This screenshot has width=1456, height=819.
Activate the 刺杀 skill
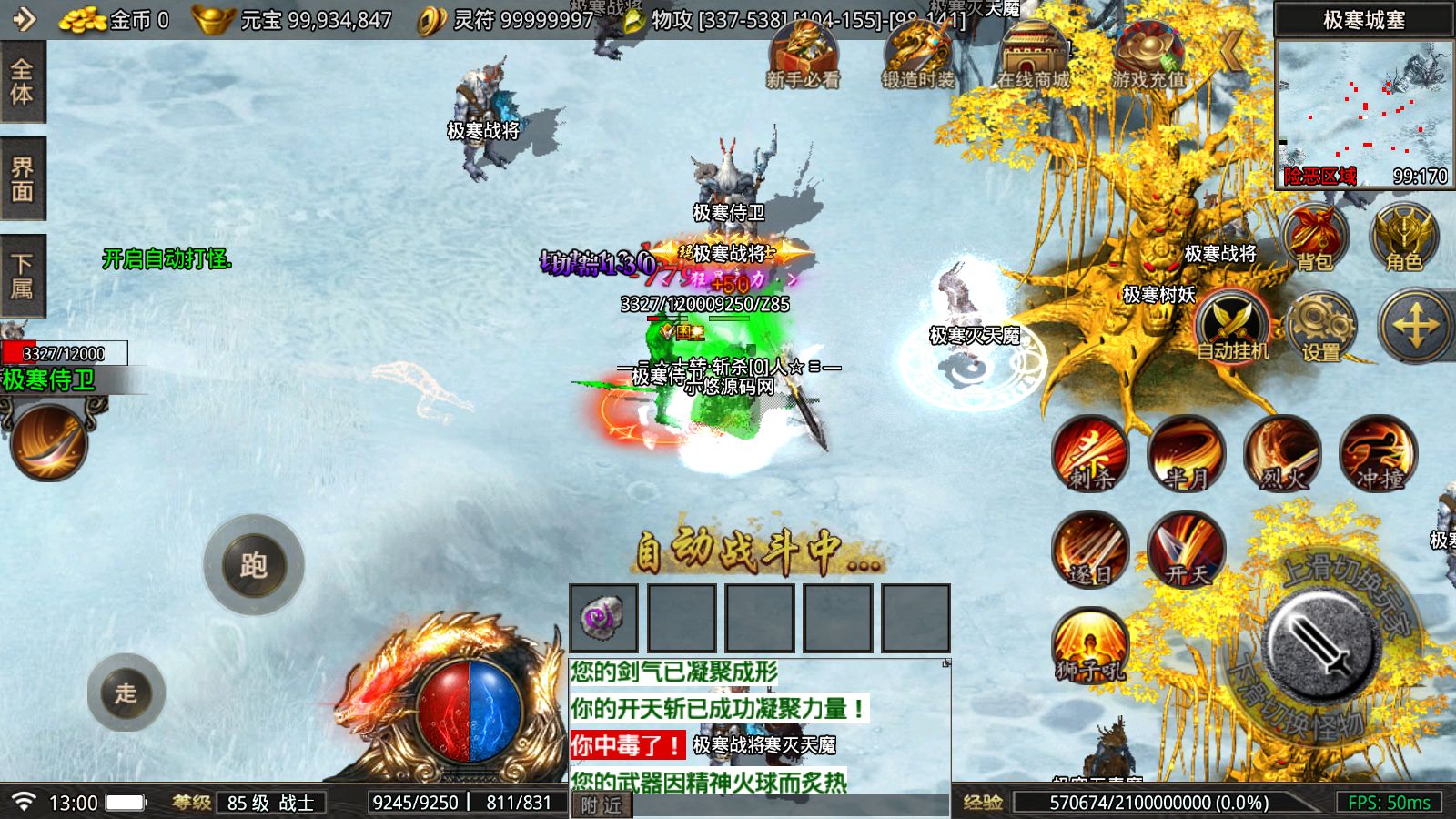click(x=1090, y=452)
